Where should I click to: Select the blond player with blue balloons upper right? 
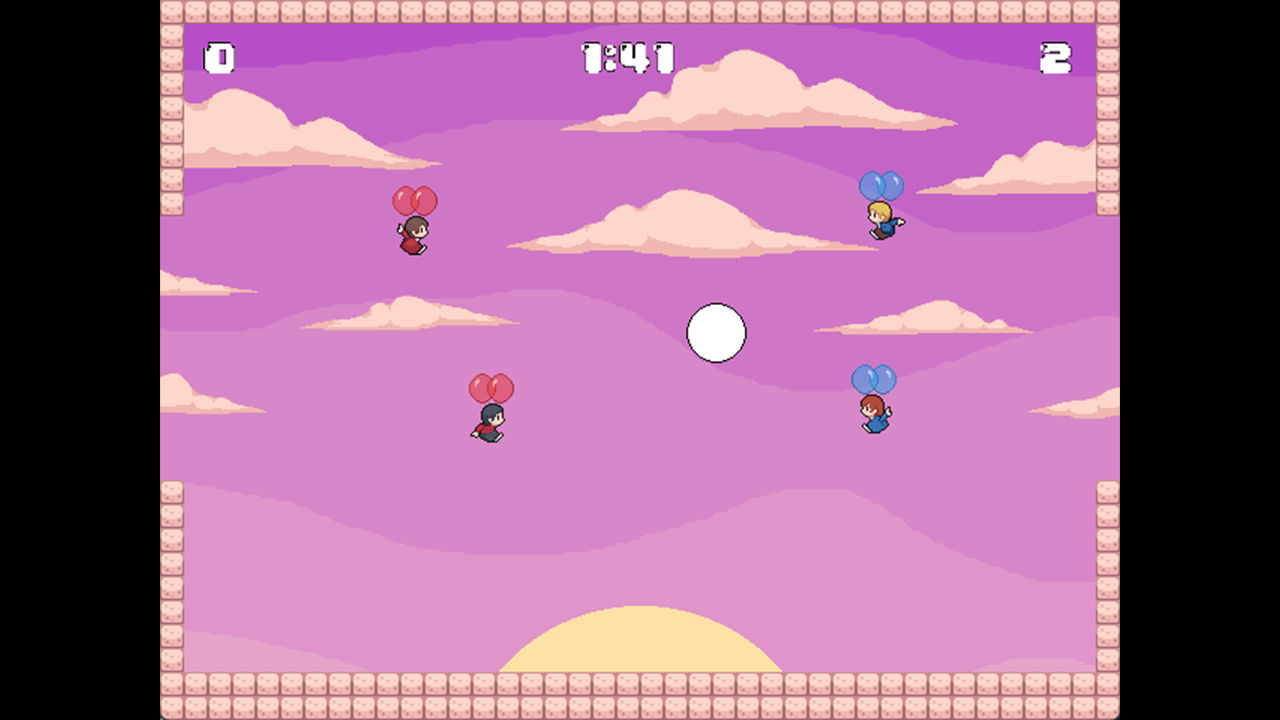point(882,222)
